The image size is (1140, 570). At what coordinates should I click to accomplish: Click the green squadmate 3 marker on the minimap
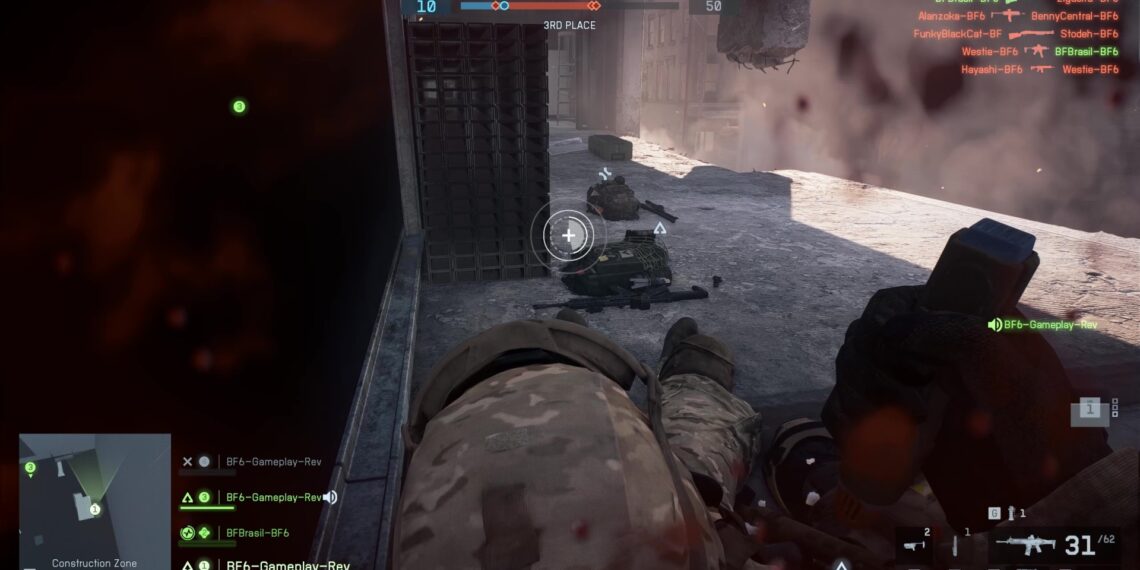coord(30,467)
